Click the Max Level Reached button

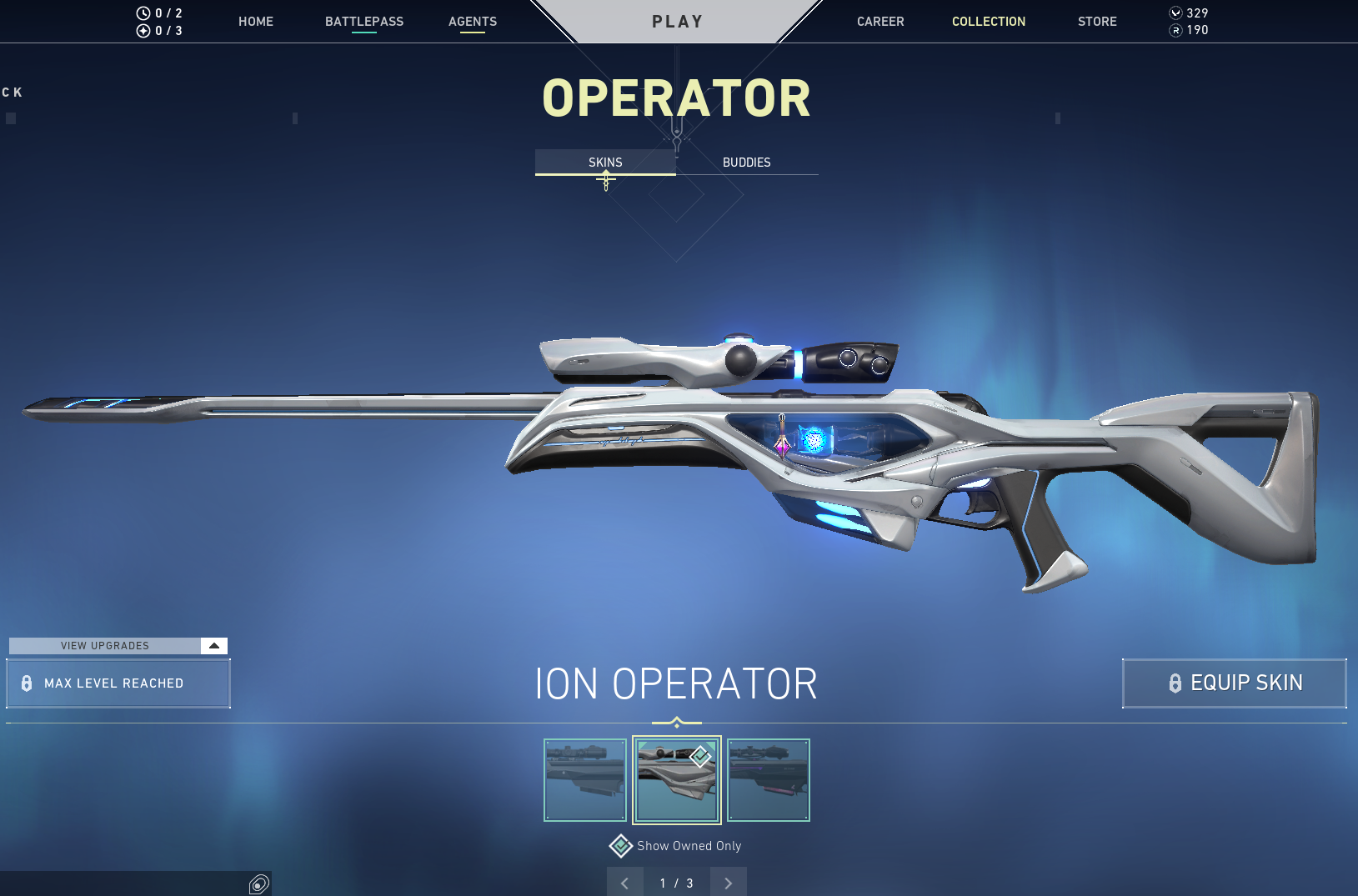(x=118, y=683)
